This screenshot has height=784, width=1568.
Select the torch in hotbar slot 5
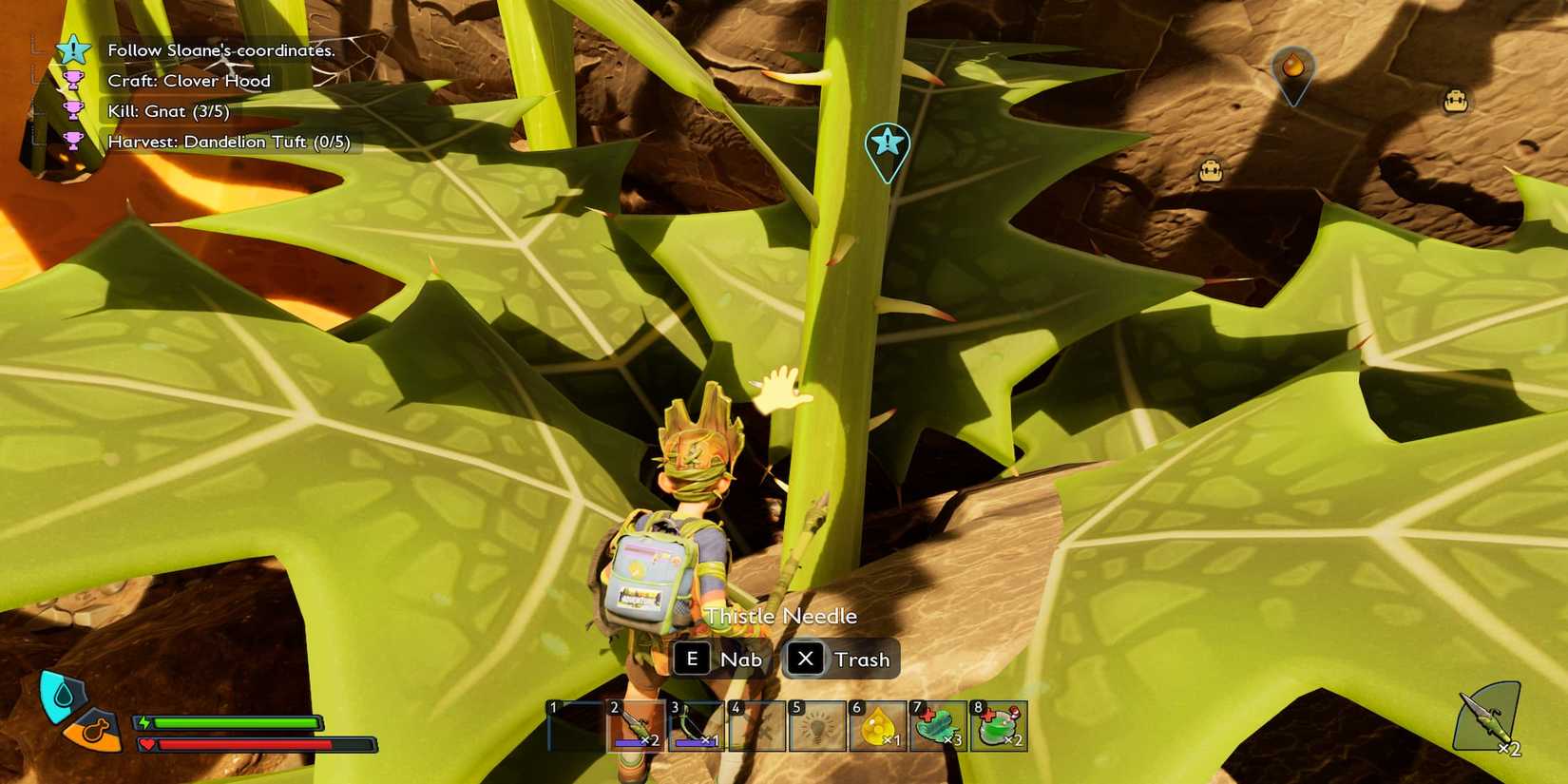click(x=818, y=724)
